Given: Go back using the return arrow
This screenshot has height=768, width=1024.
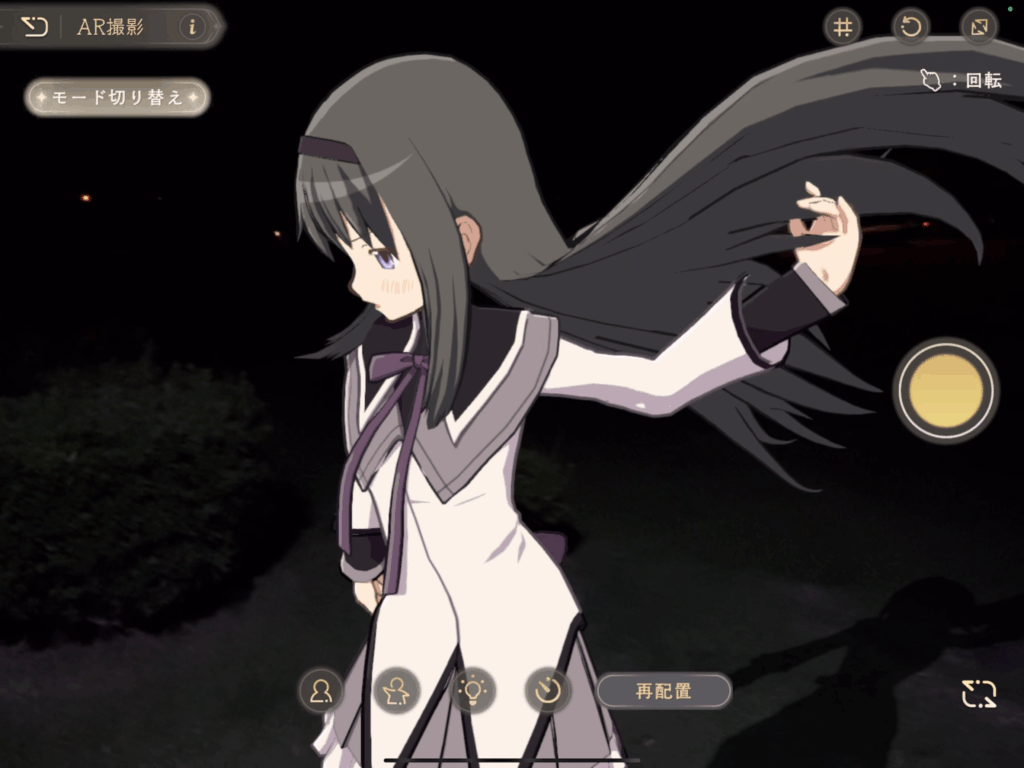Looking at the screenshot, I should tap(34, 27).
